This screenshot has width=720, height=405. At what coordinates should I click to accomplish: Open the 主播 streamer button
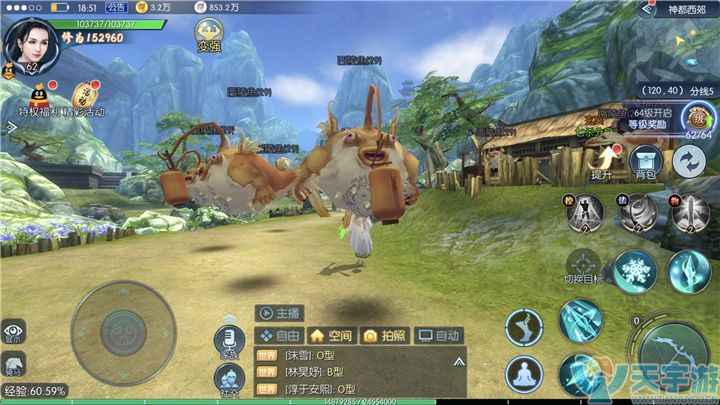point(279,312)
